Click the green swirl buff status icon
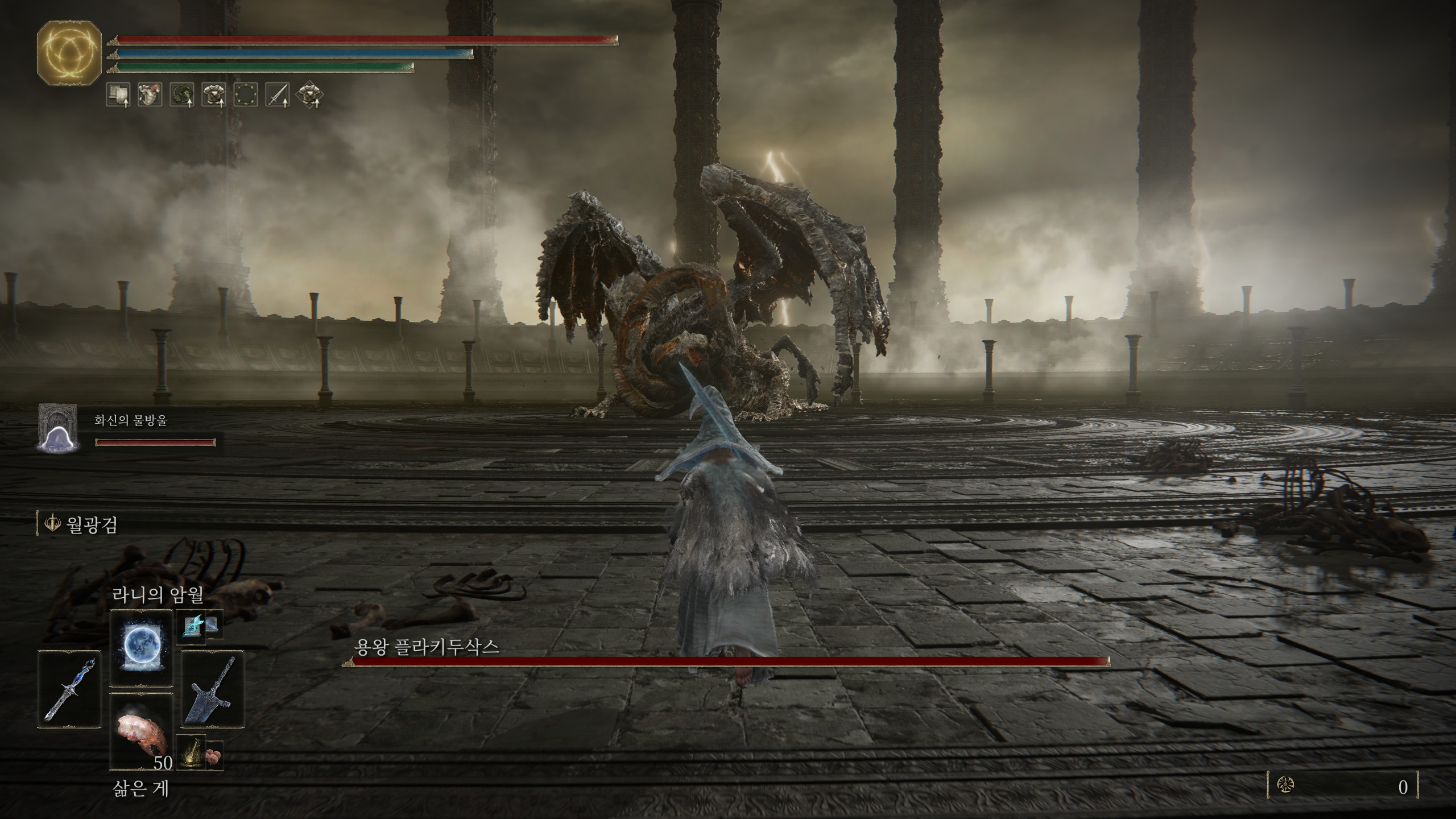The image size is (1456, 819). tap(182, 95)
